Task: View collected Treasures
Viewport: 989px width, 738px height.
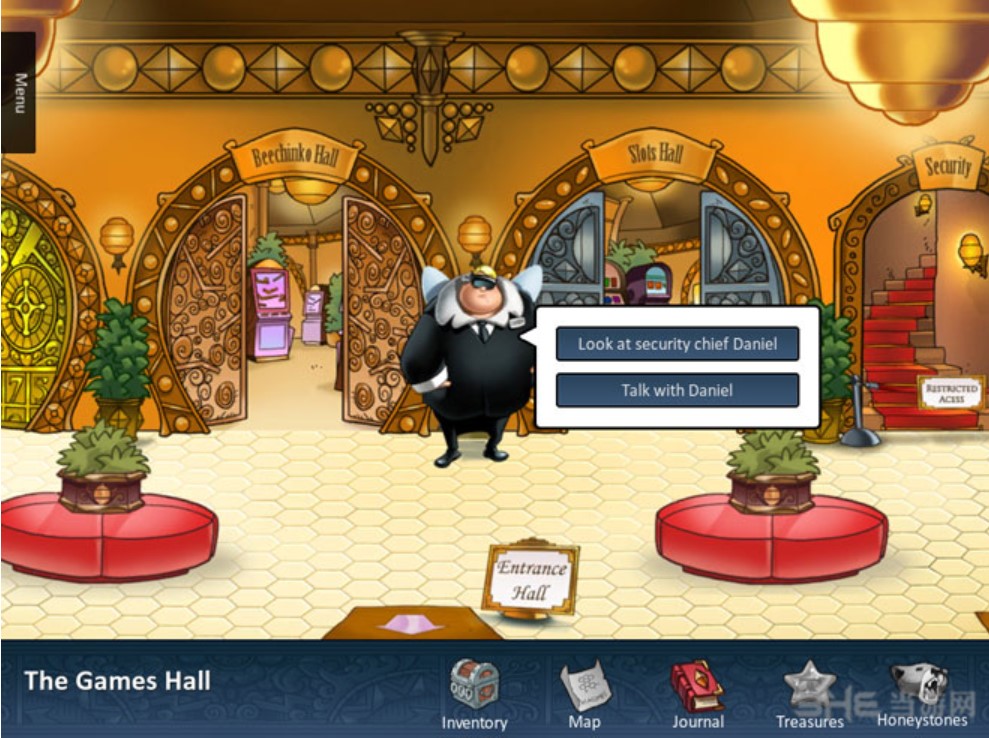Action: 809,688
